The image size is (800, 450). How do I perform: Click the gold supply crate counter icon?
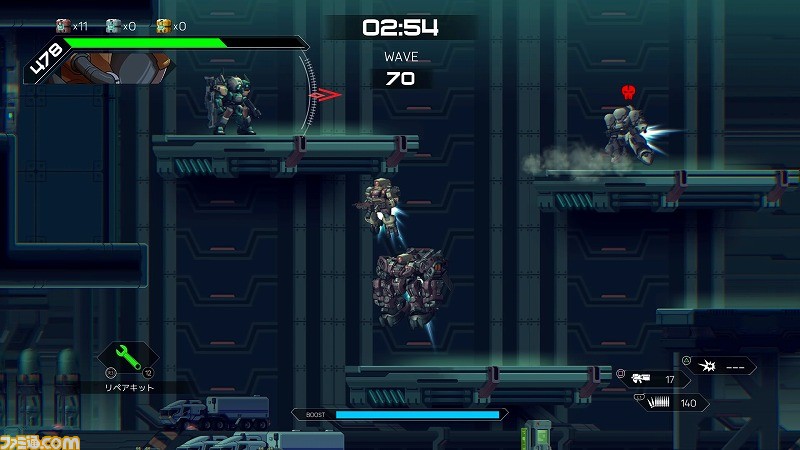click(163, 26)
